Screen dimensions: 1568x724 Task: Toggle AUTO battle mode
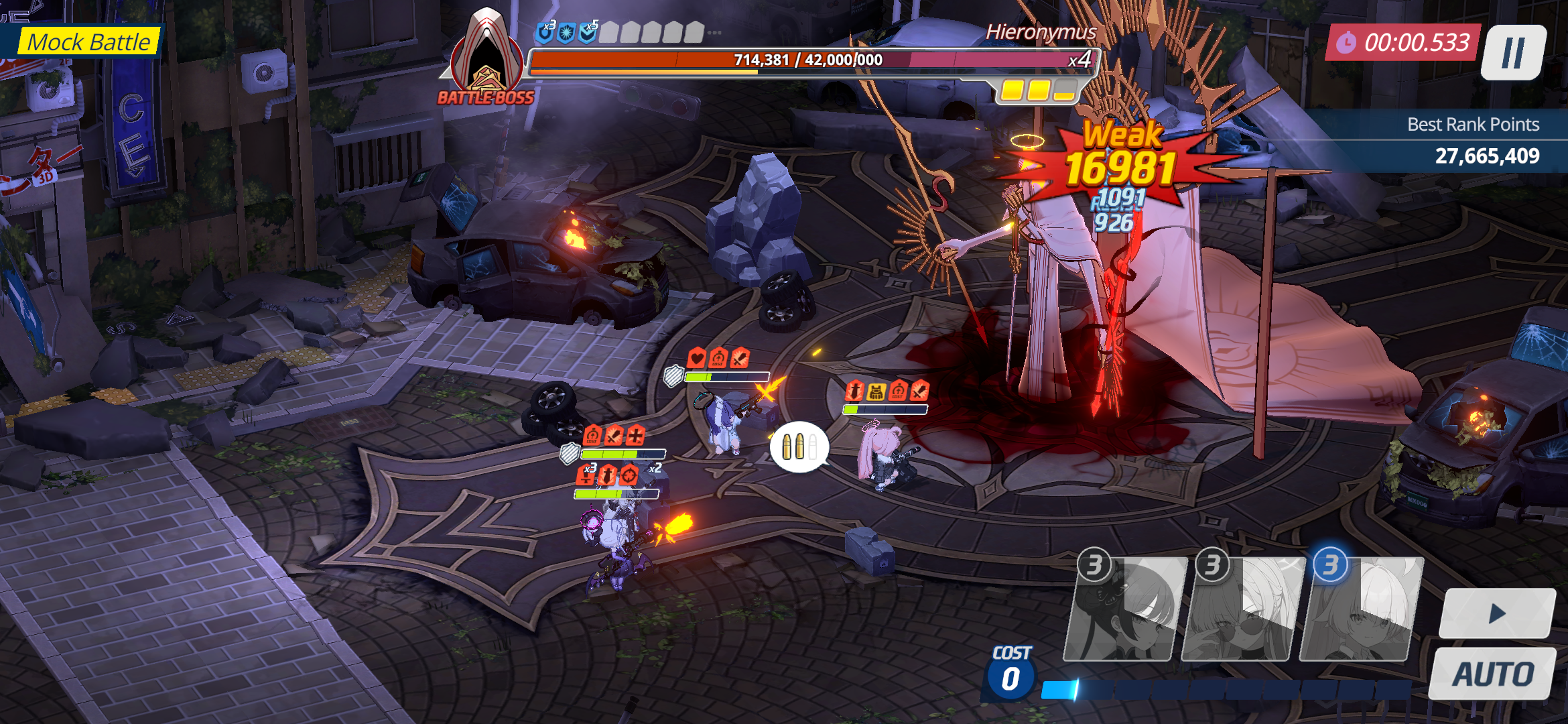pyautogui.click(x=1493, y=674)
